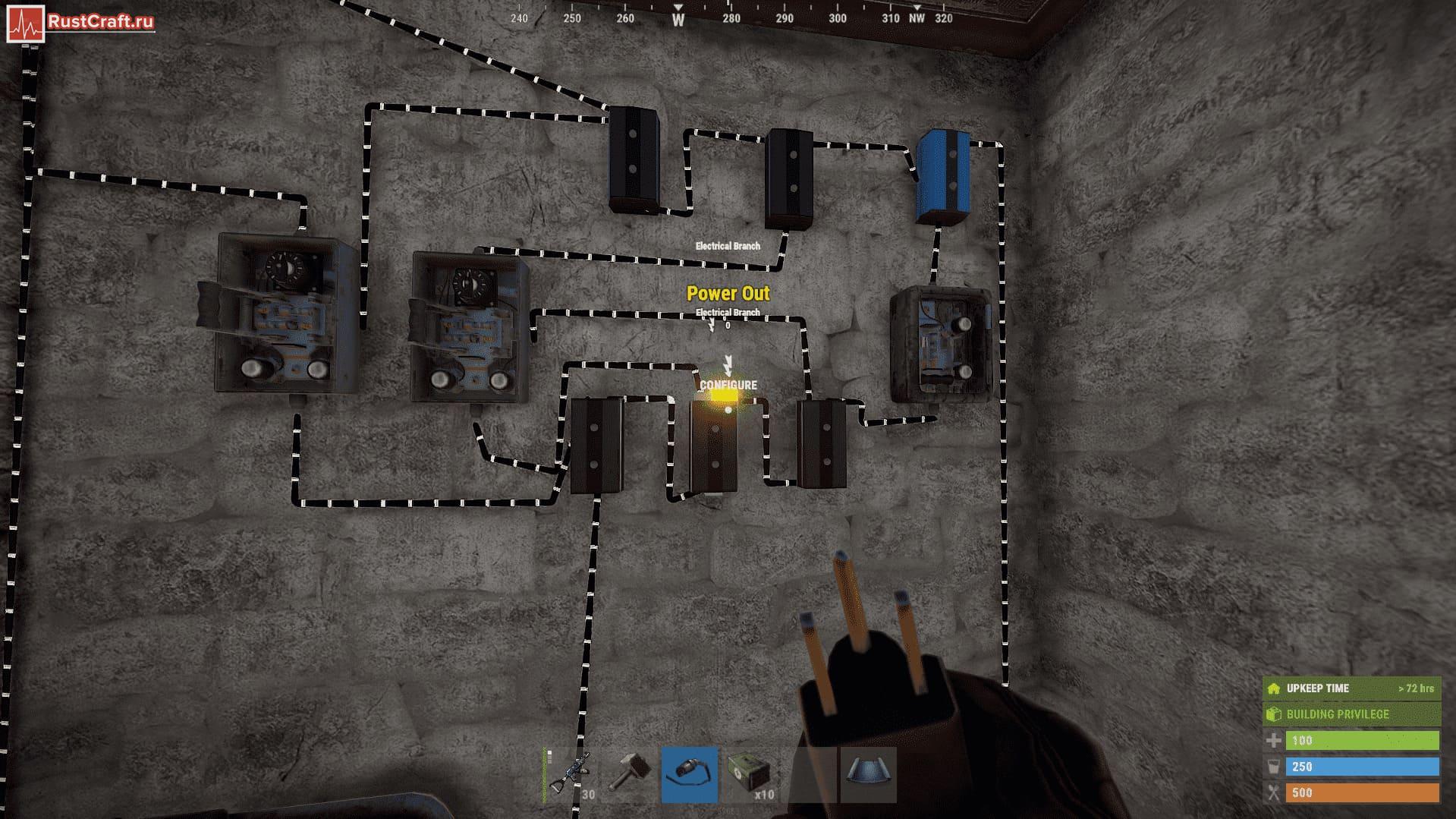1456x819 pixels.
Task: Expand the upper Electrical Branch node
Action: [x=729, y=247]
